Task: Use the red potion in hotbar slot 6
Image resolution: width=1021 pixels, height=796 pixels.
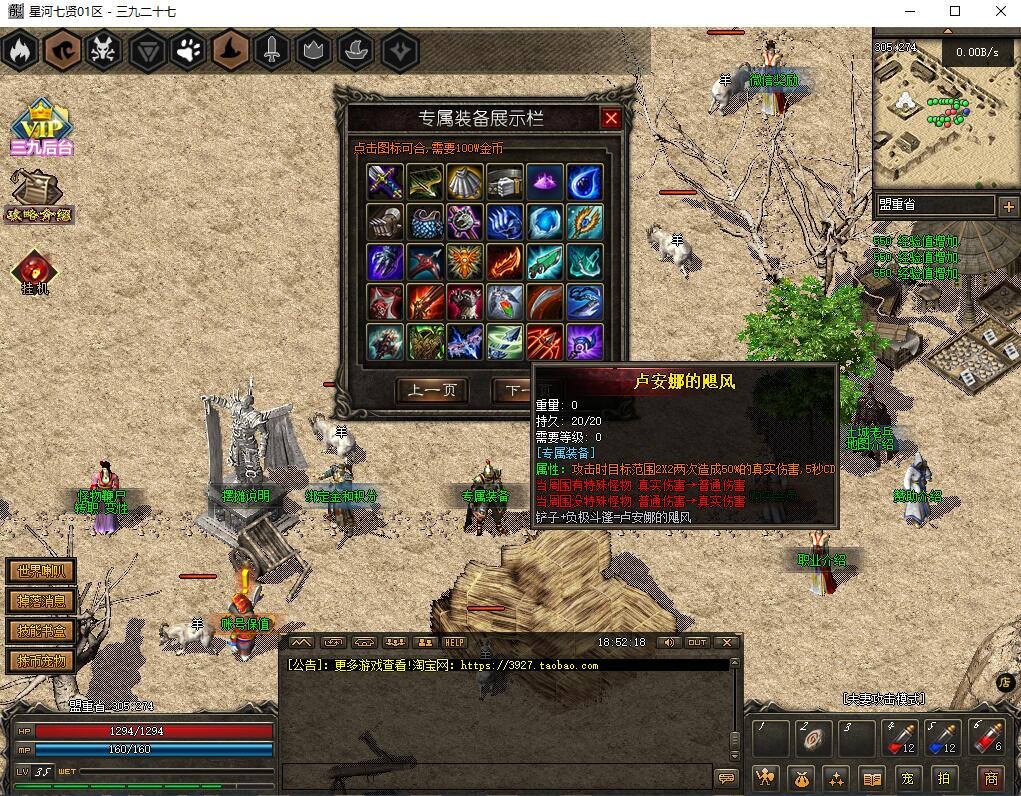Action: tap(986, 738)
